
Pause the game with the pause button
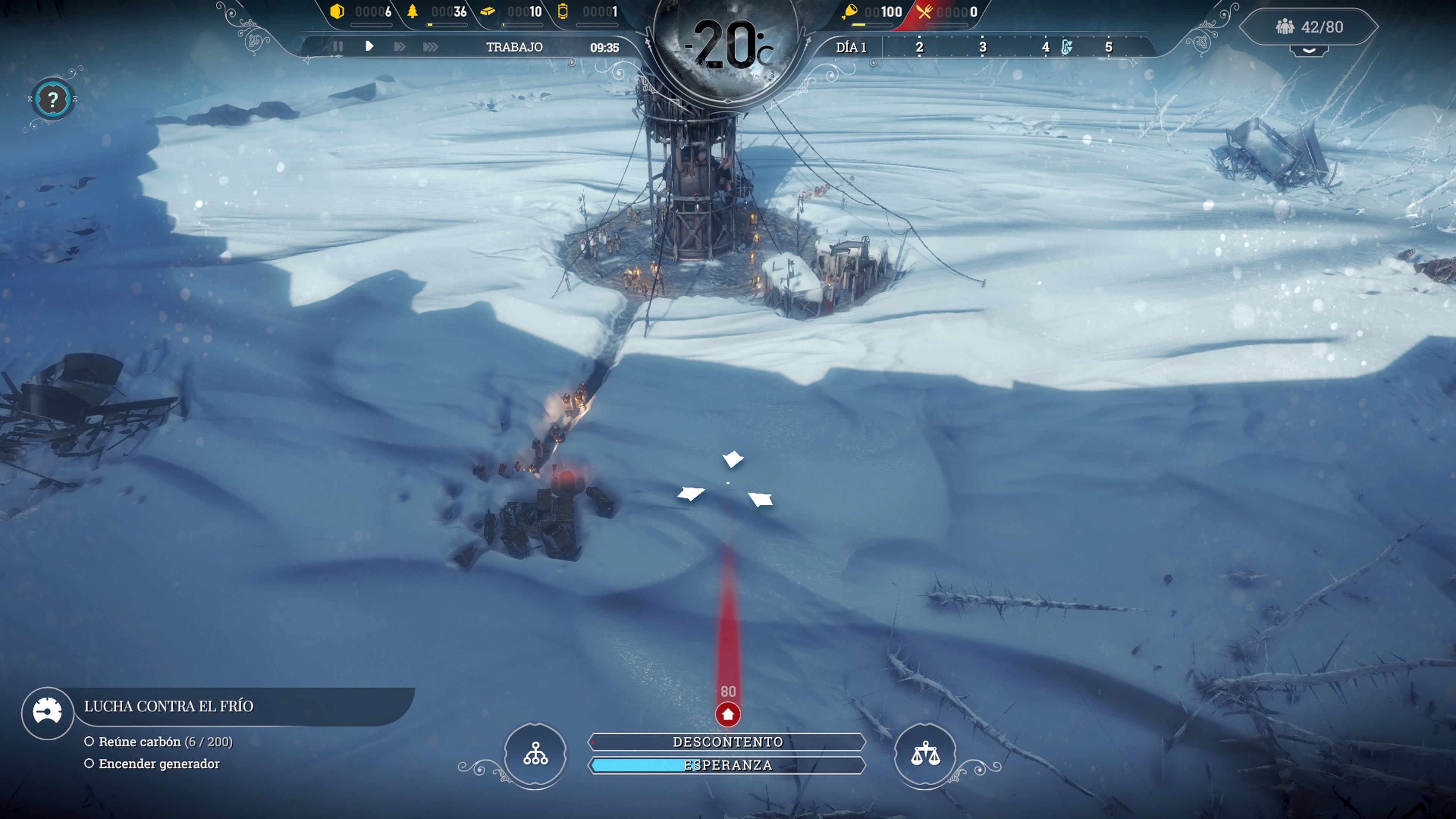coord(337,46)
